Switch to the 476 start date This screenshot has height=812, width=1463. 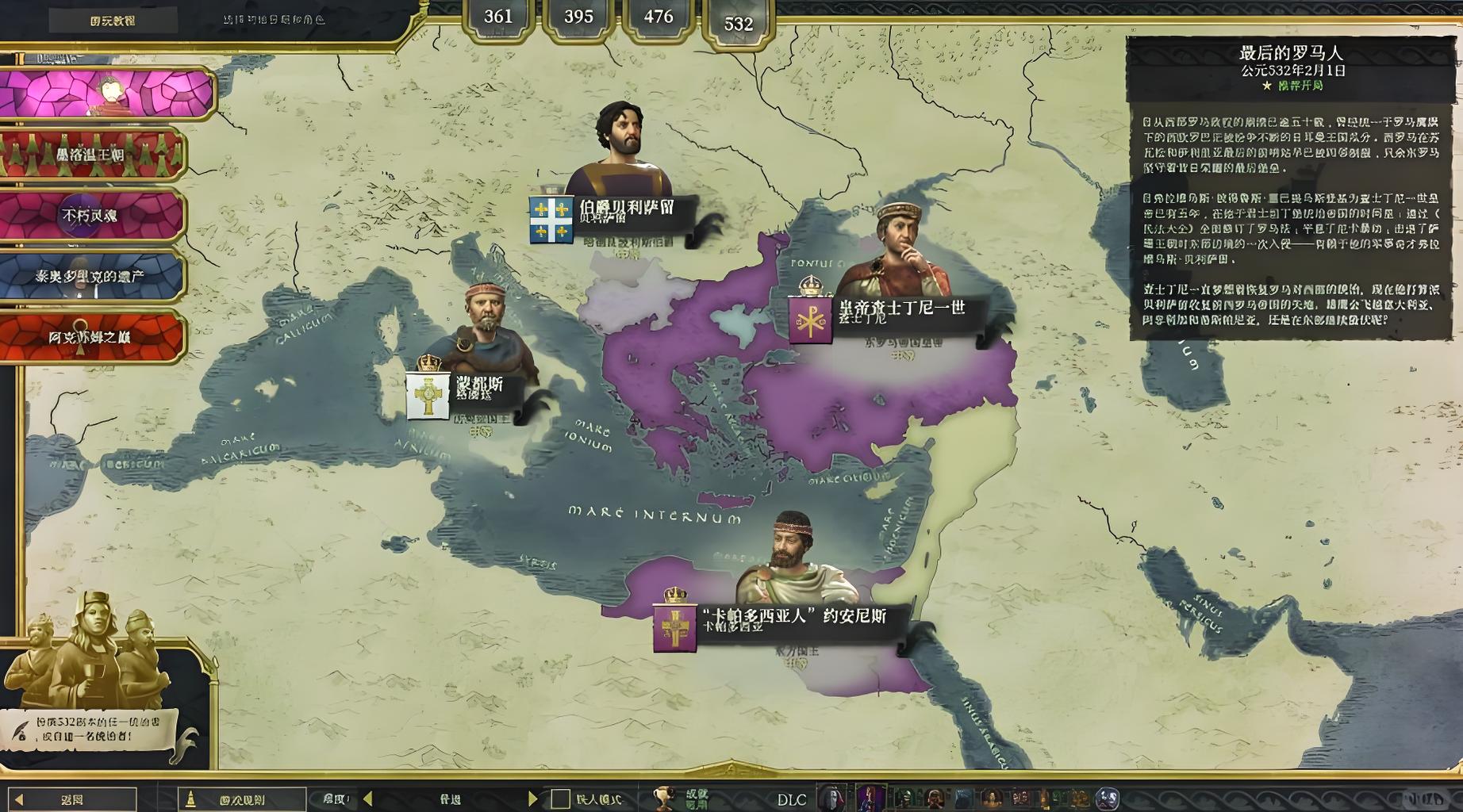point(659,17)
